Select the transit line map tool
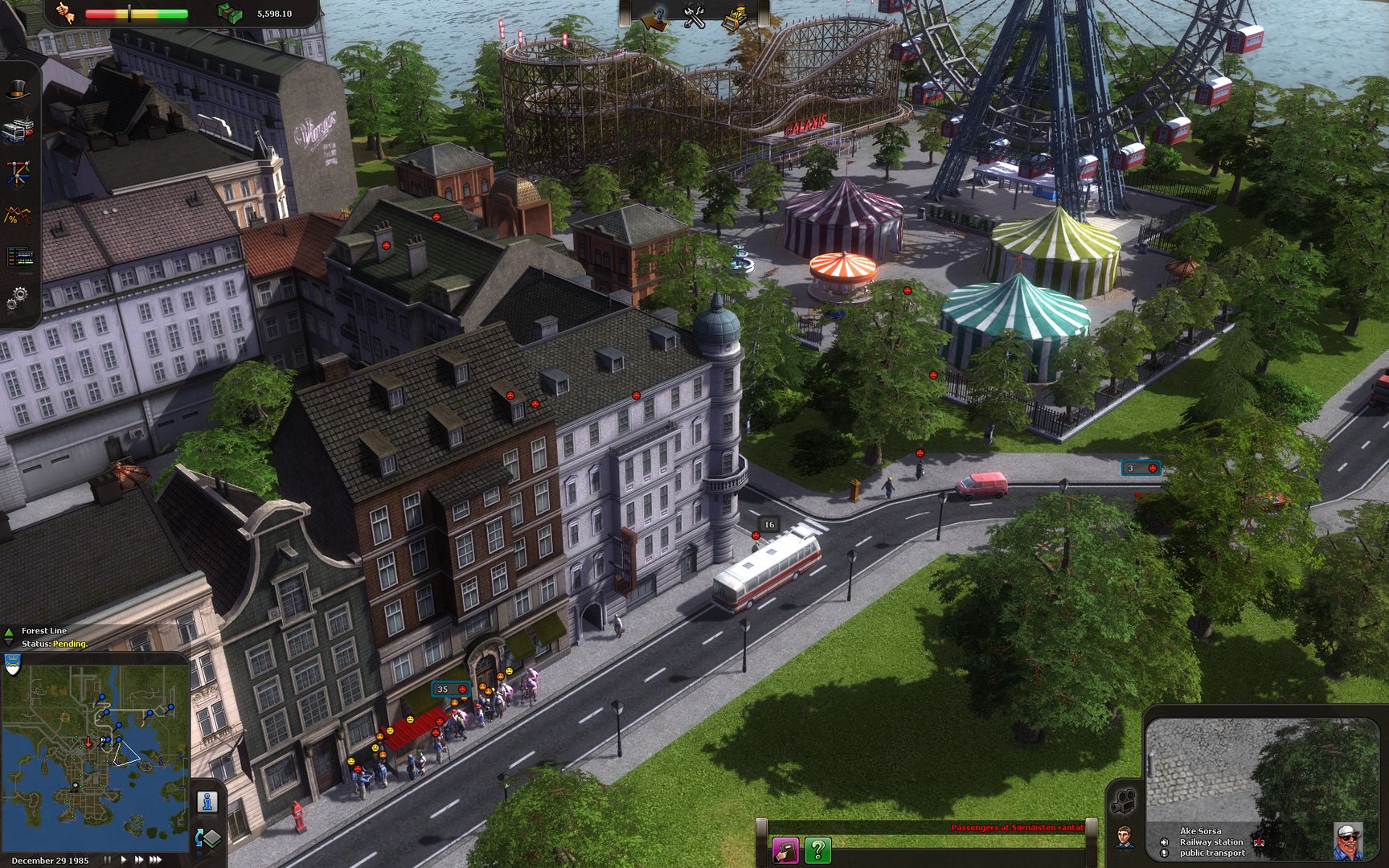Image resolution: width=1389 pixels, height=868 pixels. click(17, 173)
